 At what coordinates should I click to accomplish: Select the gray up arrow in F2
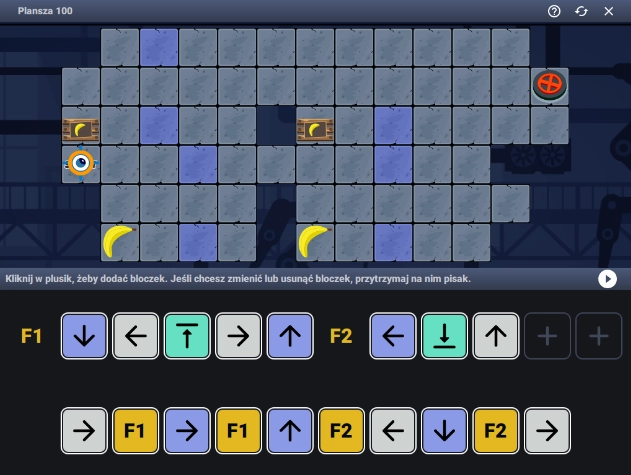tap(497, 336)
